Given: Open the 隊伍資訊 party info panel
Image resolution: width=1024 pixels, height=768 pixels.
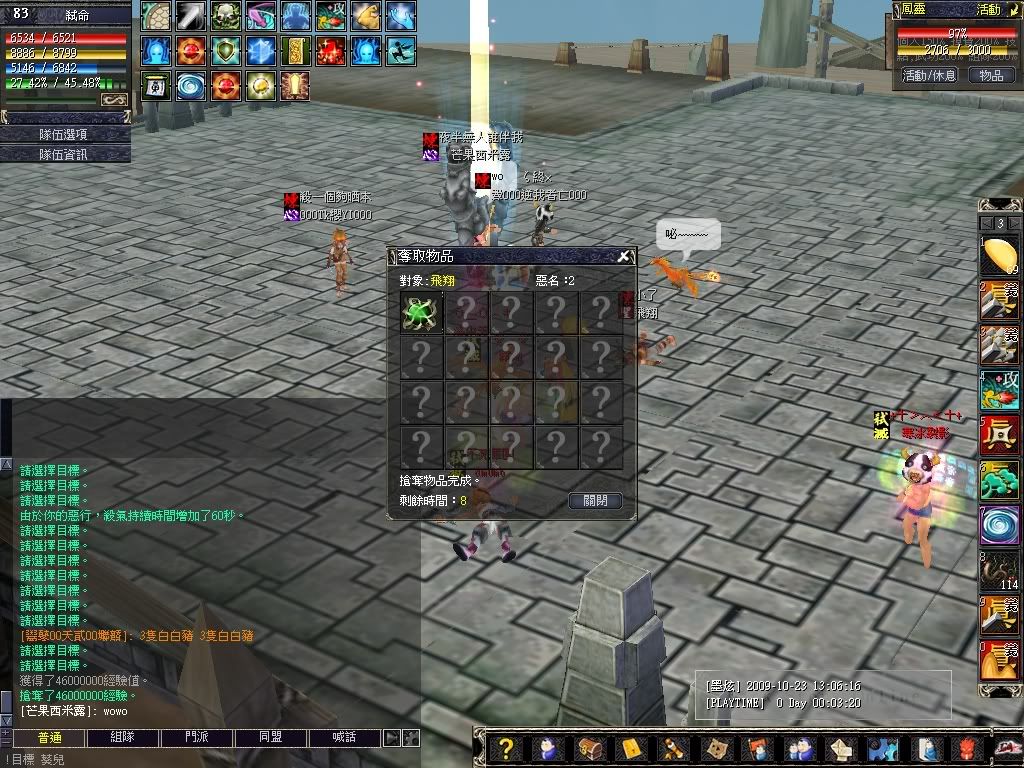Looking at the screenshot, I should [65, 154].
